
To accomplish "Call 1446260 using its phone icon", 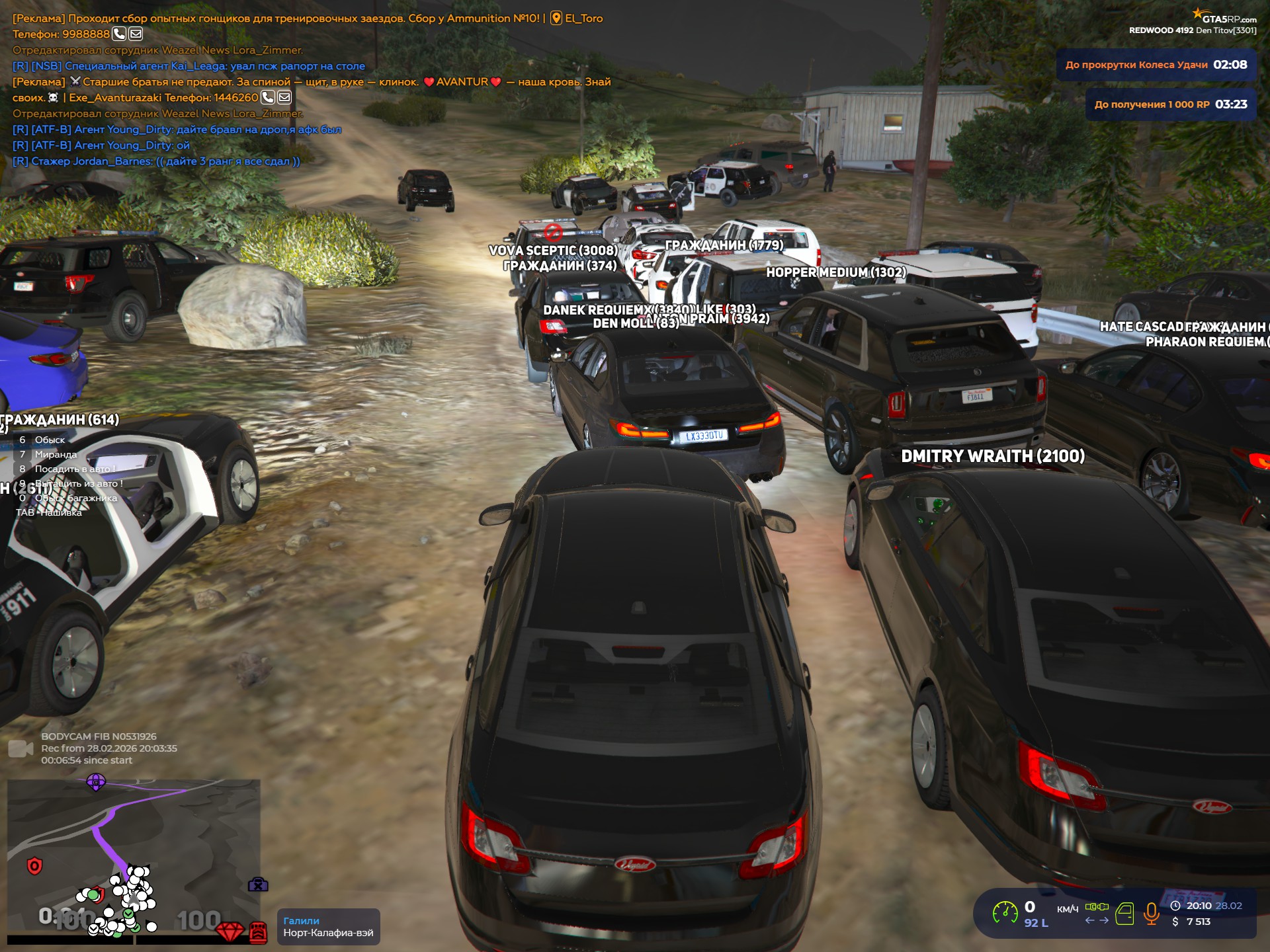I will tap(267, 97).
